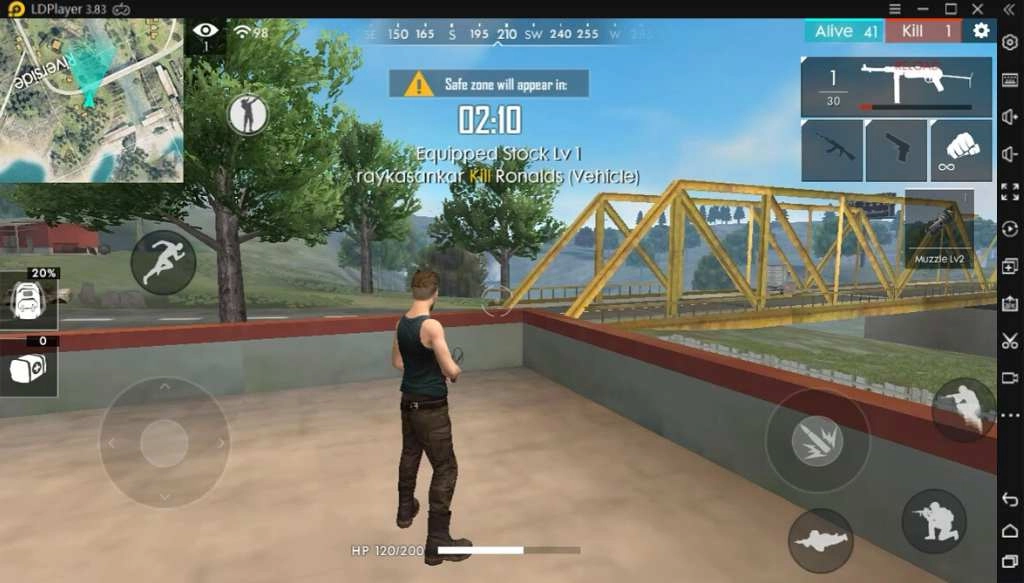Image resolution: width=1024 pixels, height=583 pixels.
Task: Open the minimap
Action: click(x=91, y=100)
